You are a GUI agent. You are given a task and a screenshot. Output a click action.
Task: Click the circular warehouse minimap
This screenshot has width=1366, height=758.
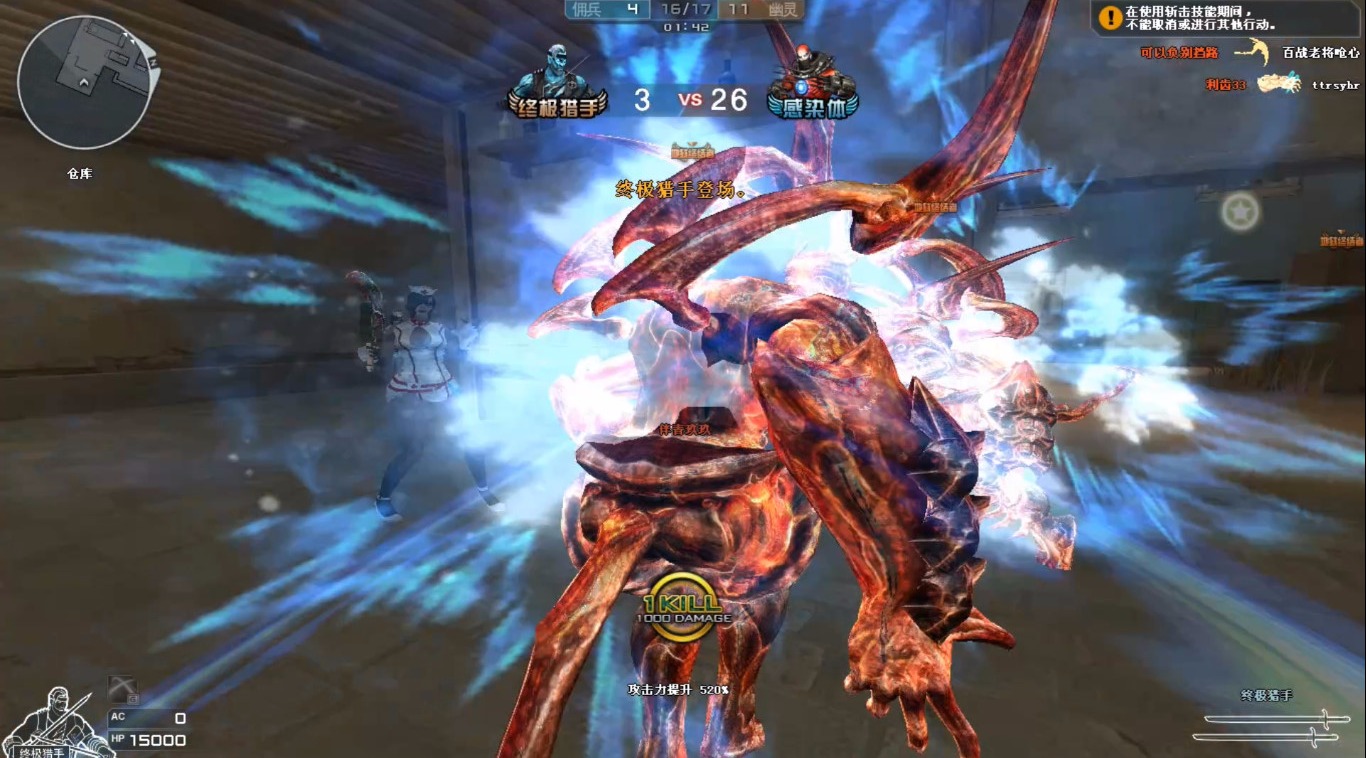click(x=85, y=82)
